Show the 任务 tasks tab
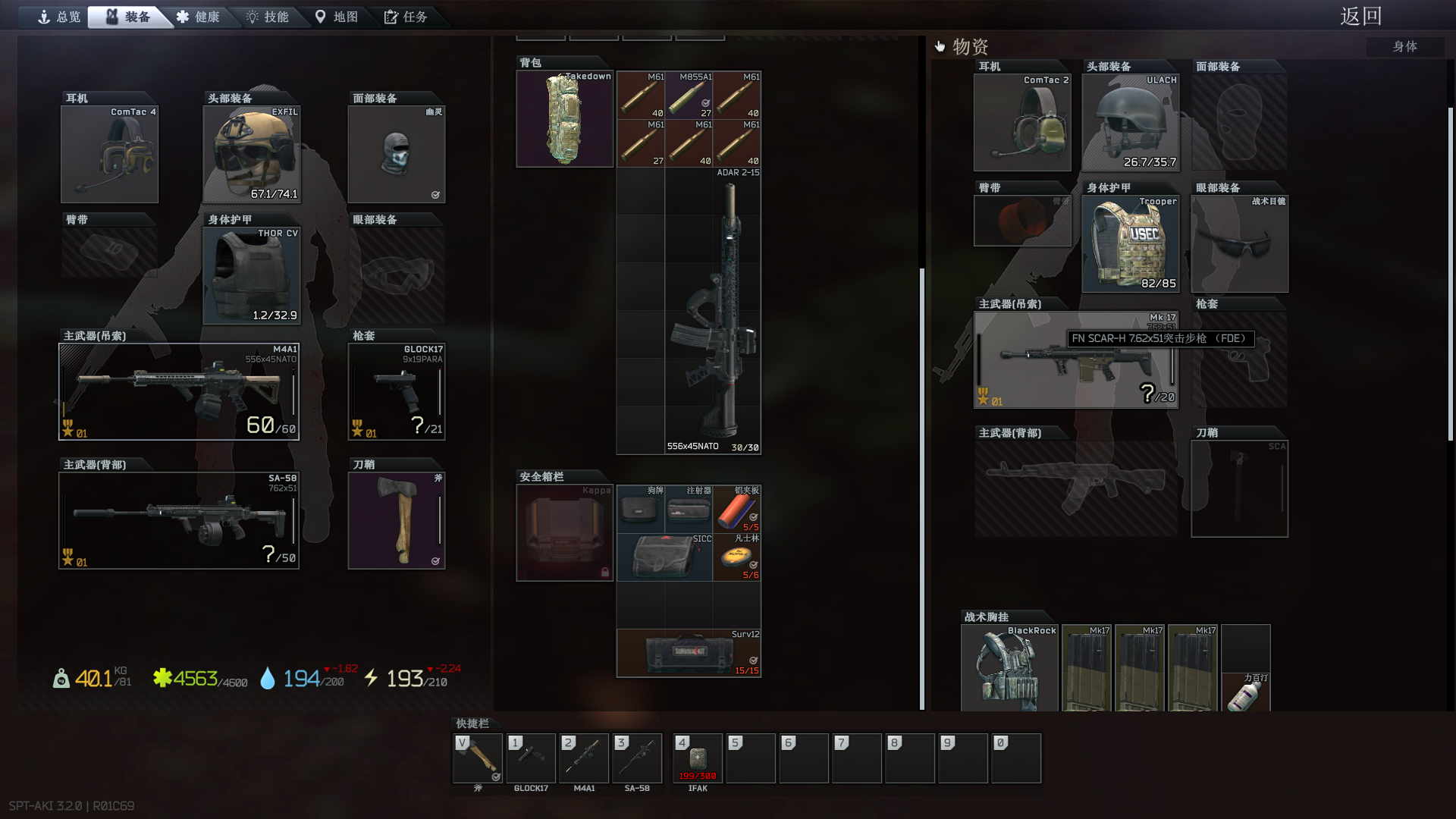Viewport: 1456px width, 819px height. tap(406, 17)
